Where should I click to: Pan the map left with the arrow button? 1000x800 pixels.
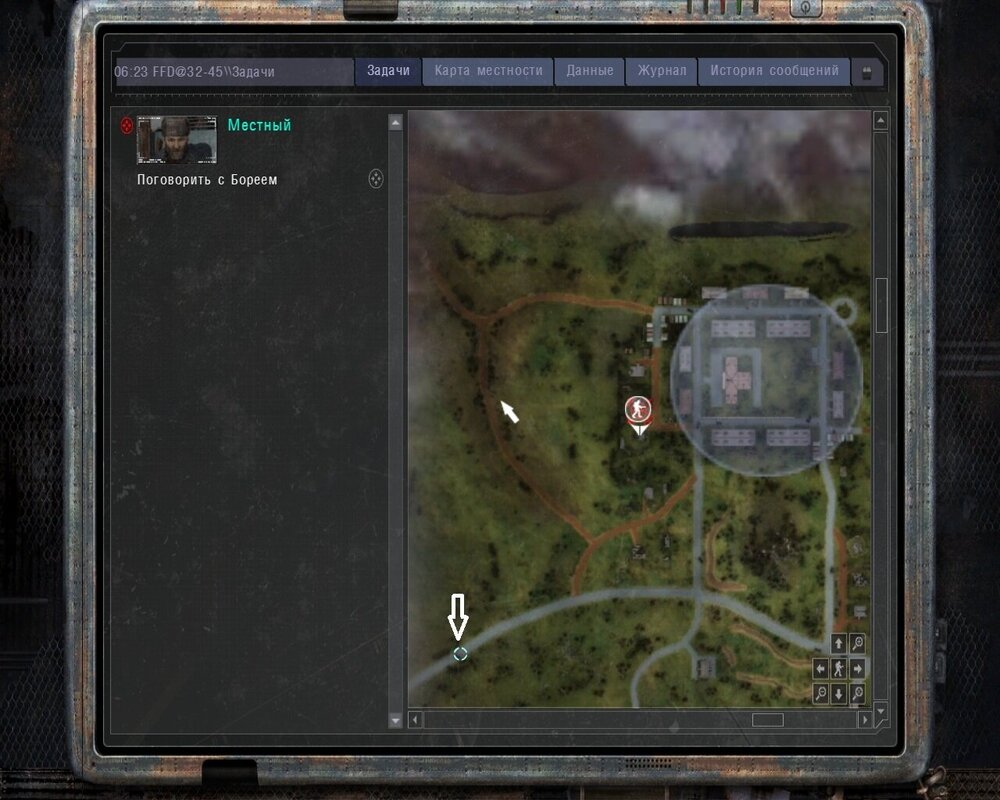point(821,668)
